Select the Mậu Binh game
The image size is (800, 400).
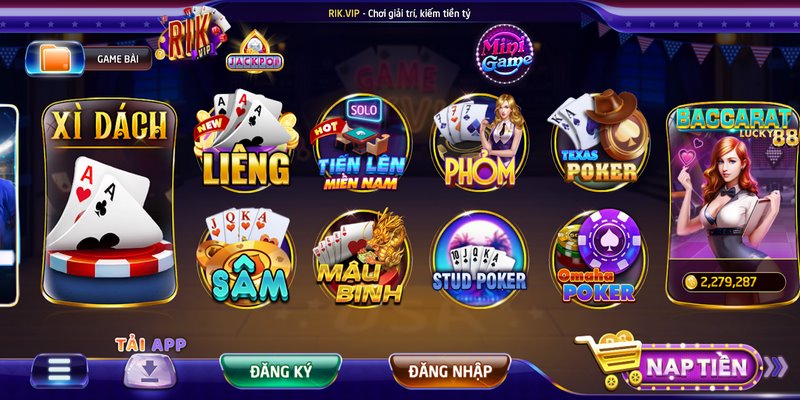(x=362, y=260)
